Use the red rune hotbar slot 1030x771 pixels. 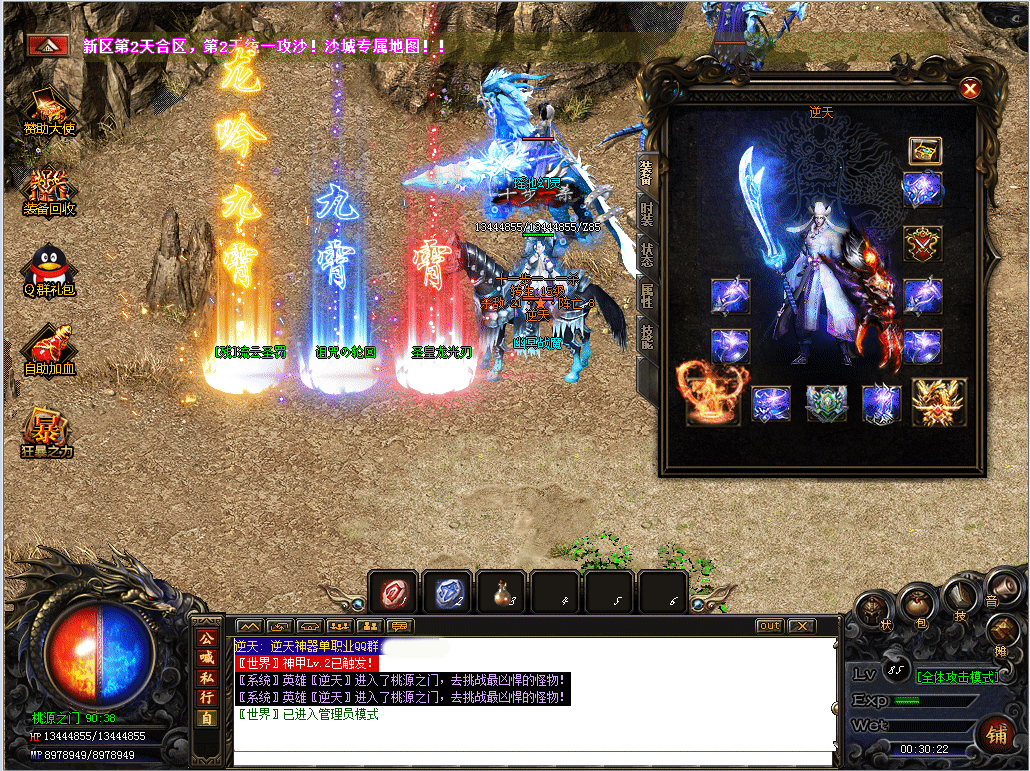(393, 592)
